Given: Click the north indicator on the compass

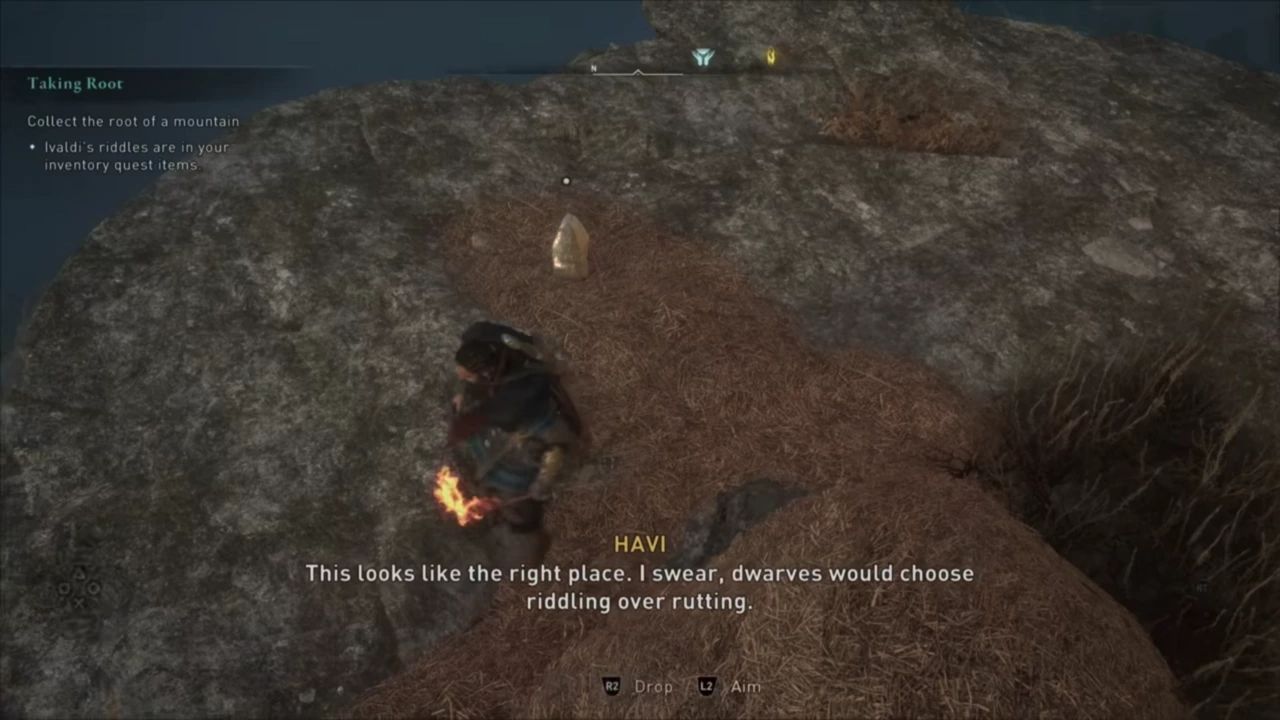Looking at the screenshot, I should pyautogui.click(x=593, y=68).
